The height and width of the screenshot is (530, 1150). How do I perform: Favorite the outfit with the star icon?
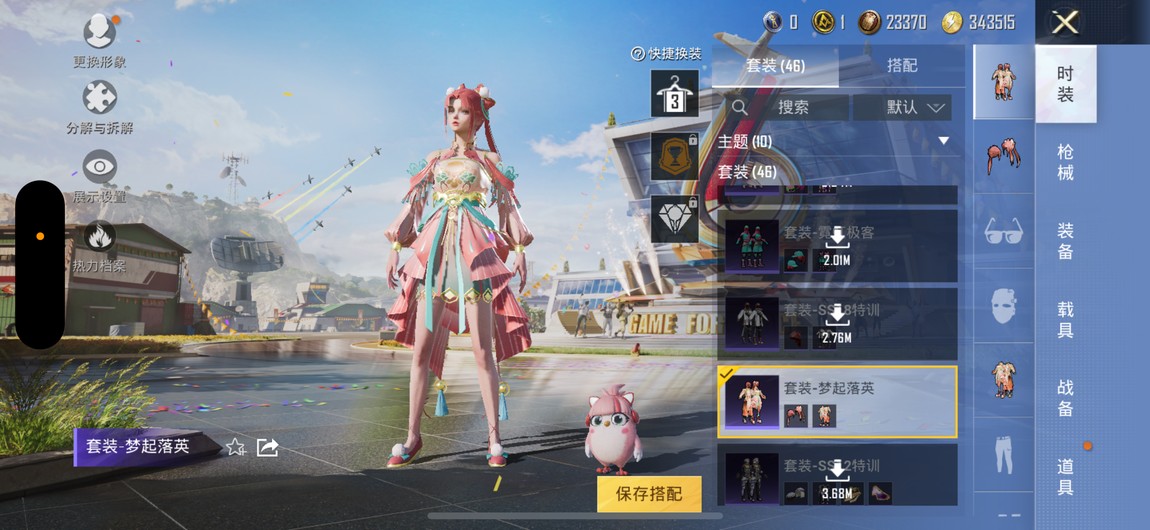click(x=235, y=447)
